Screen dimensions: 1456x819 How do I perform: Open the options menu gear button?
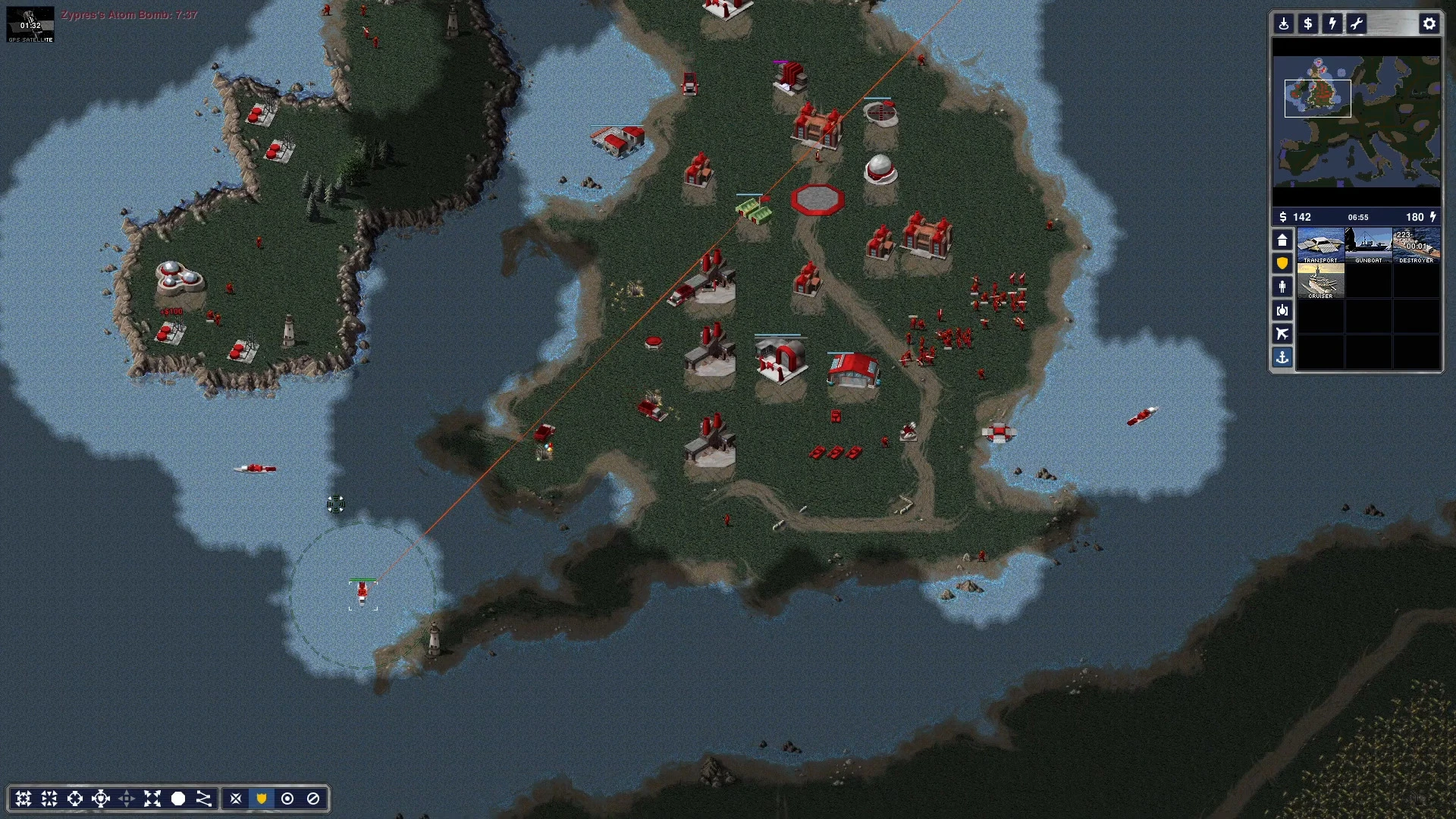(1429, 24)
